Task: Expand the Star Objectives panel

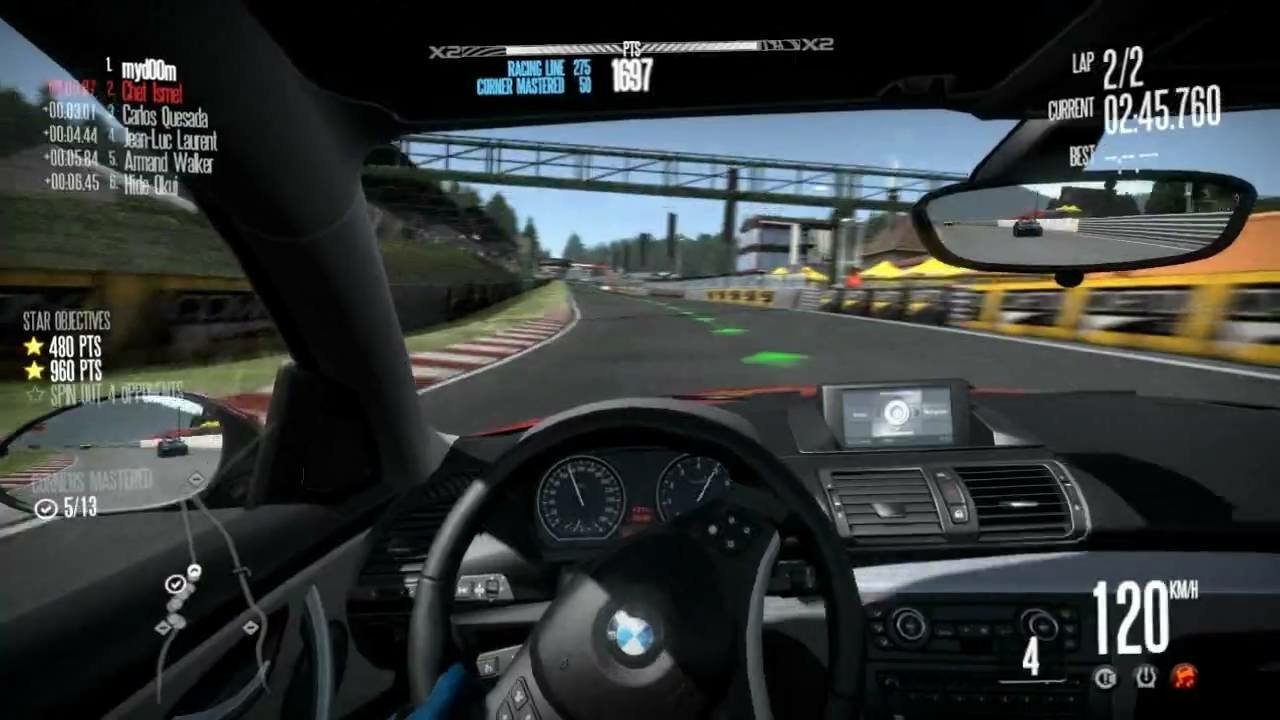Action: coord(68,323)
